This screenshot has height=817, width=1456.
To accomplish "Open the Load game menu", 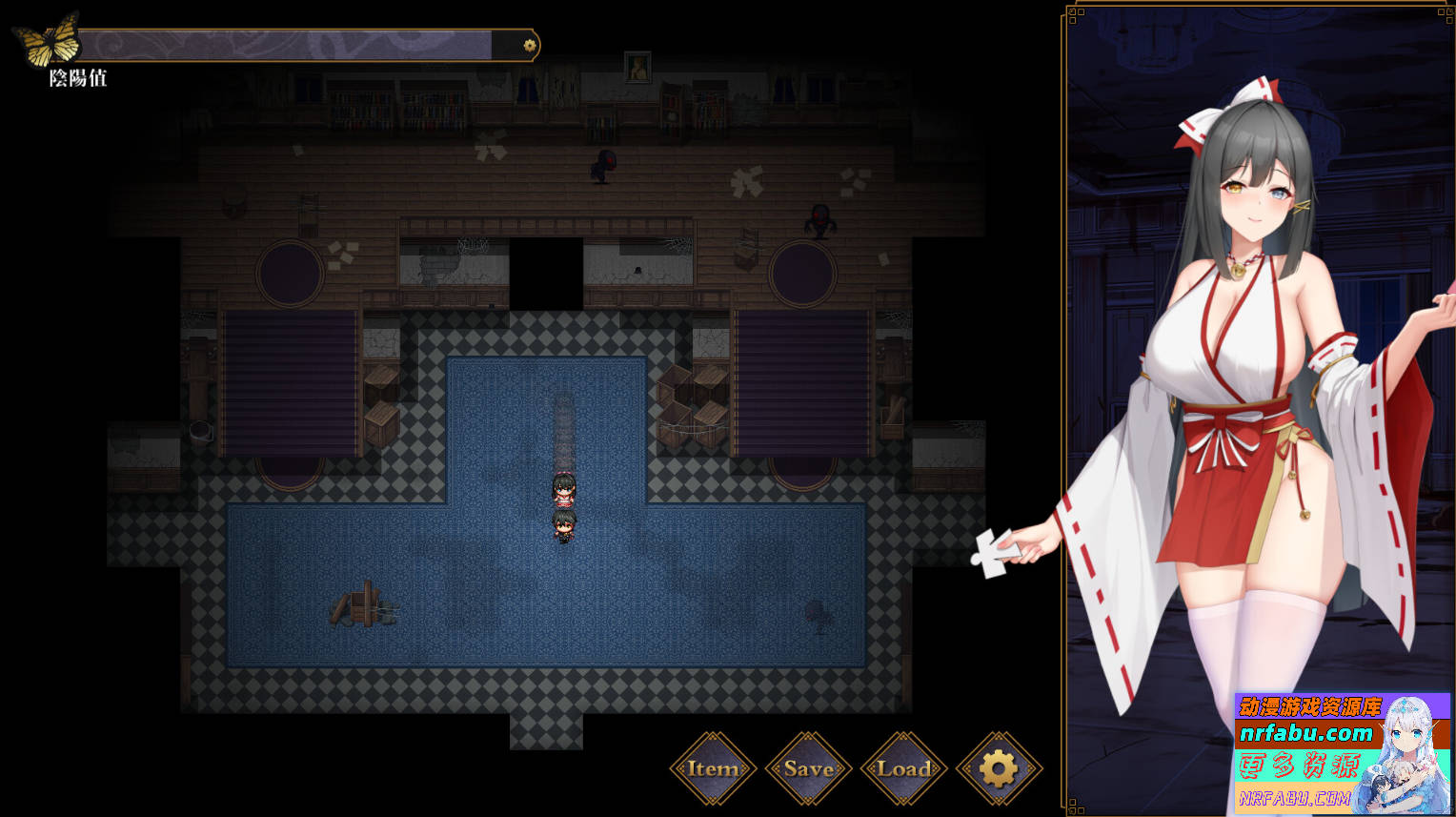I will pos(903,768).
